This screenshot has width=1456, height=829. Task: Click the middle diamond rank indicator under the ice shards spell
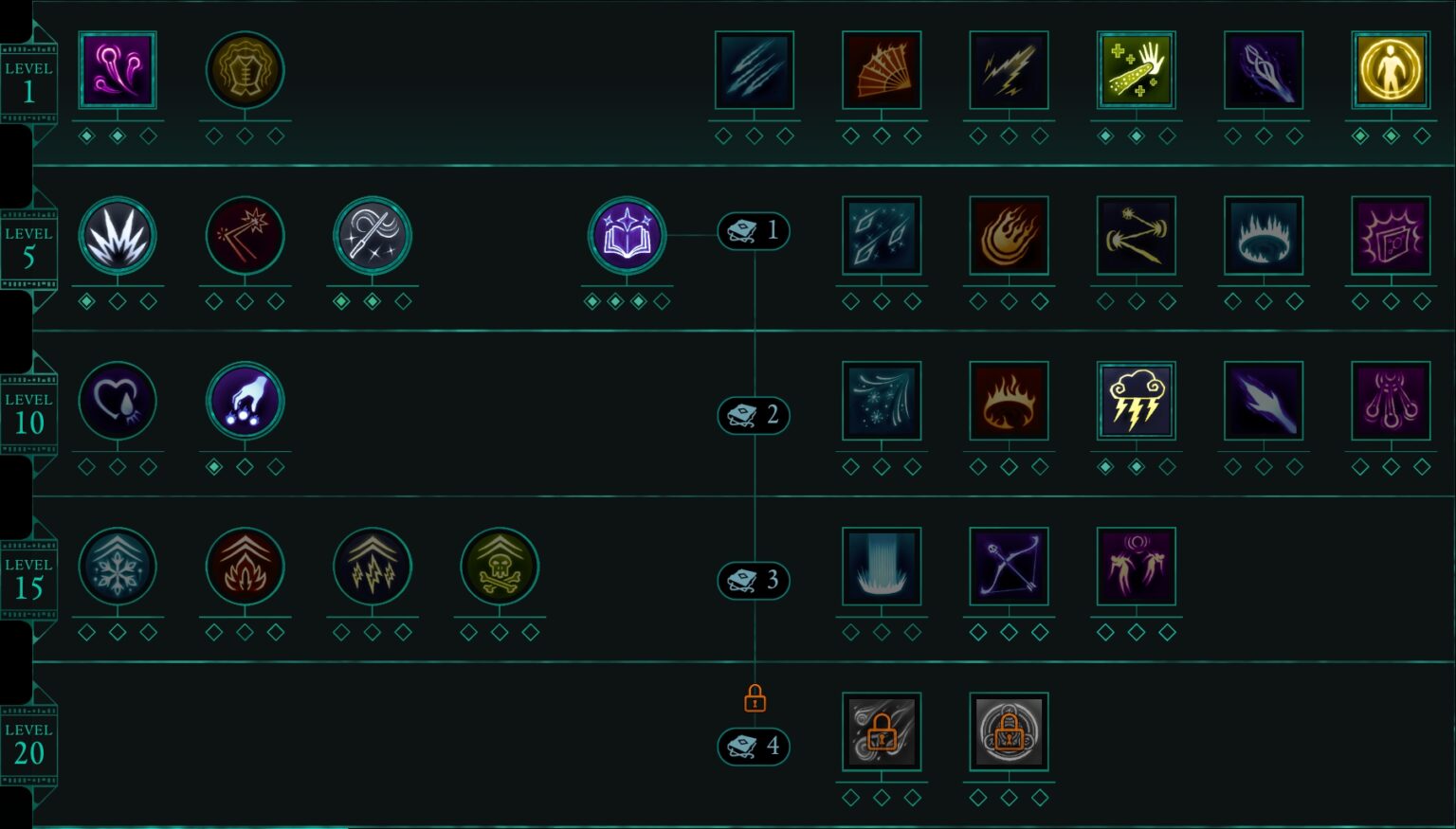[x=882, y=301]
